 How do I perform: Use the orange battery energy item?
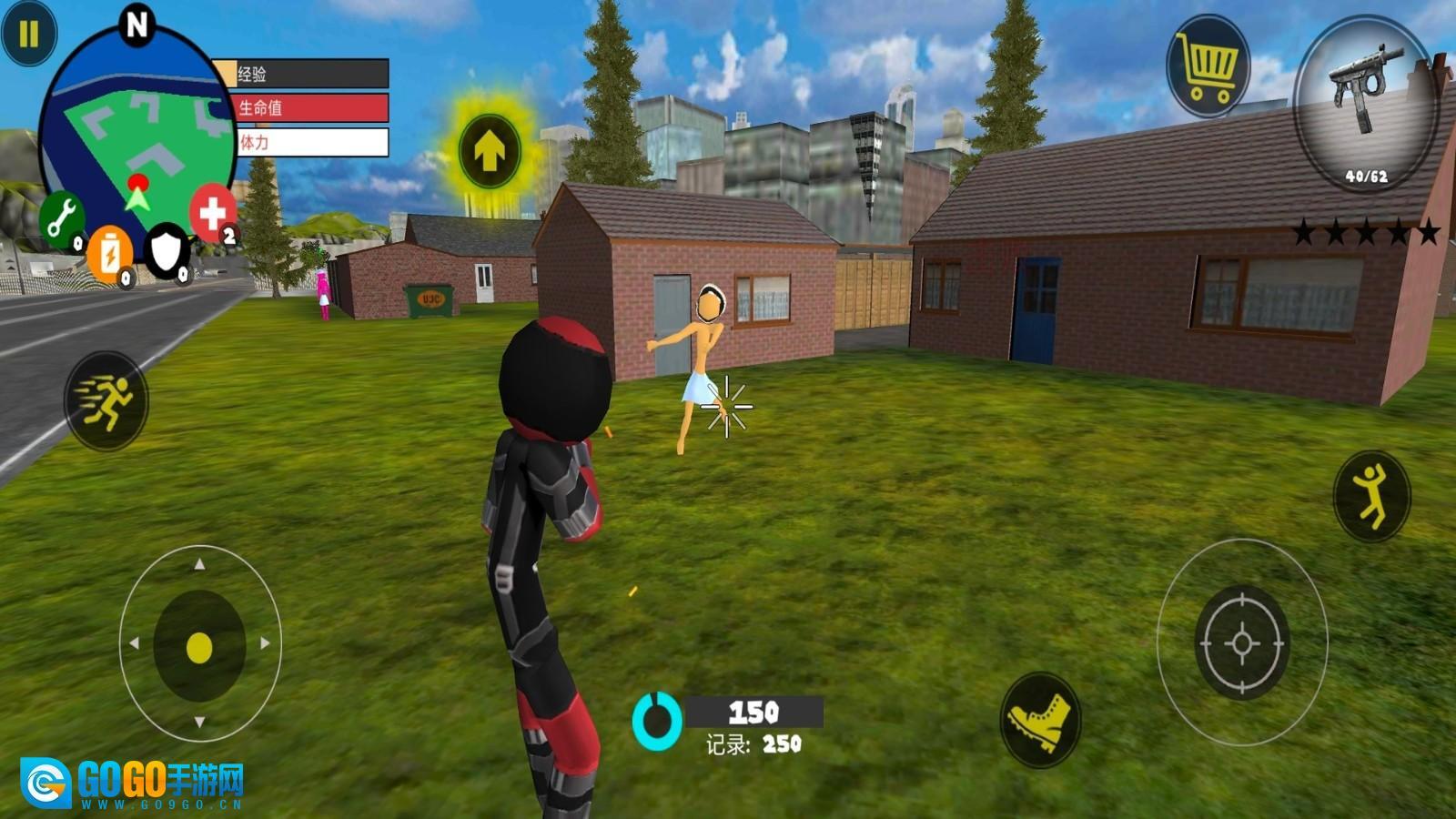(109, 253)
